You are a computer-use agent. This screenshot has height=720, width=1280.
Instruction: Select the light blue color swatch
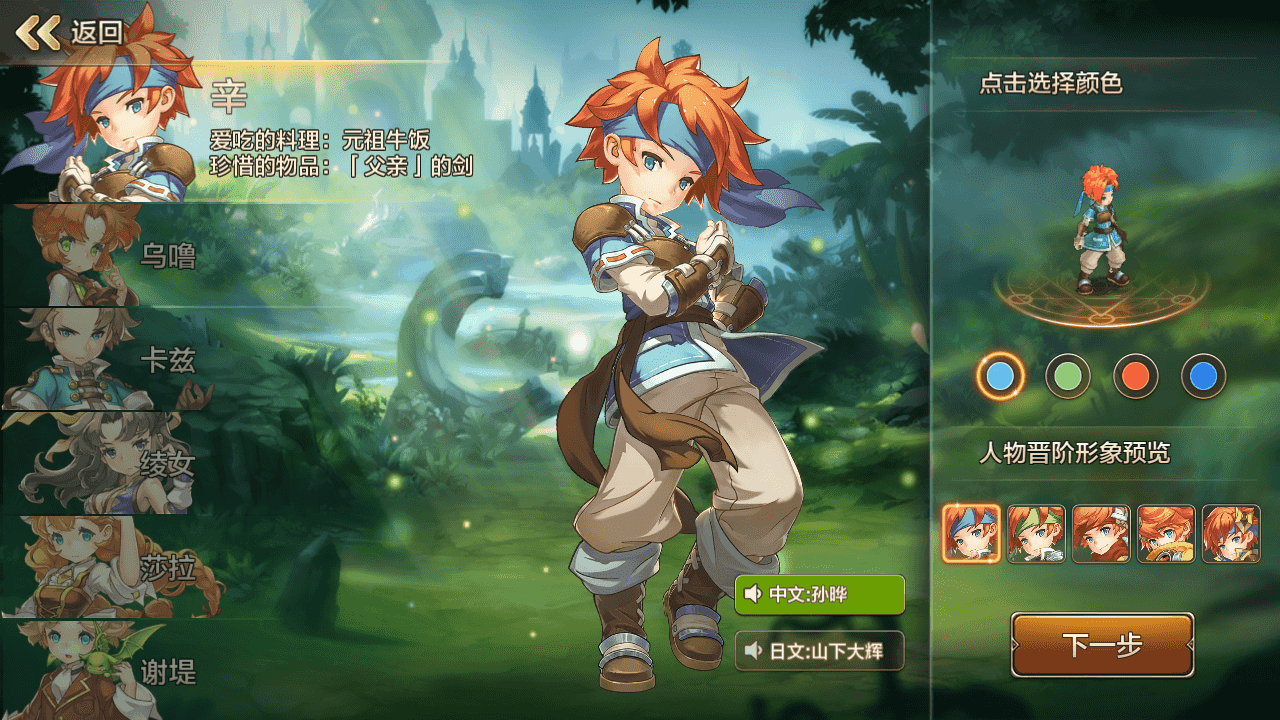(x=1000, y=377)
